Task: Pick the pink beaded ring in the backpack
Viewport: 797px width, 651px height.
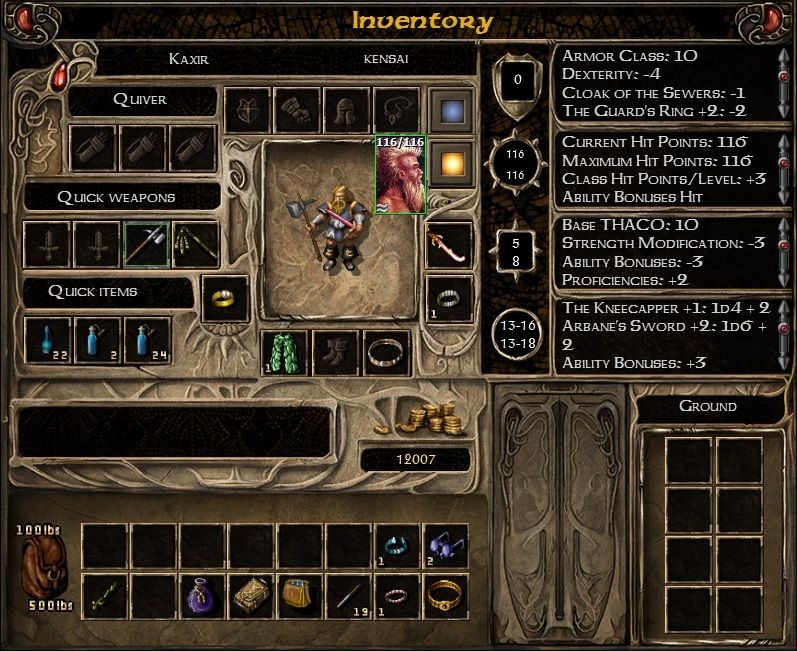Action: coord(397,596)
